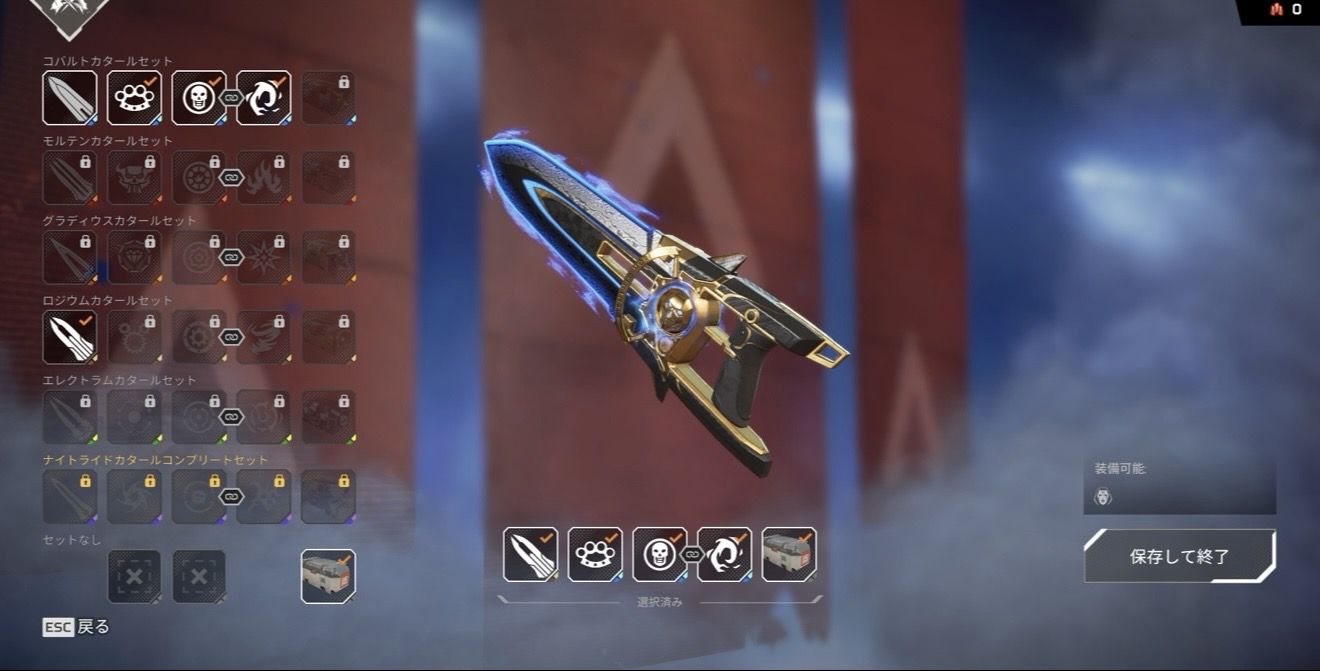This screenshot has width=1320, height=671.
Task: Choose the skull icon in the 選択済み row
Action: click(x=659, y=554)
